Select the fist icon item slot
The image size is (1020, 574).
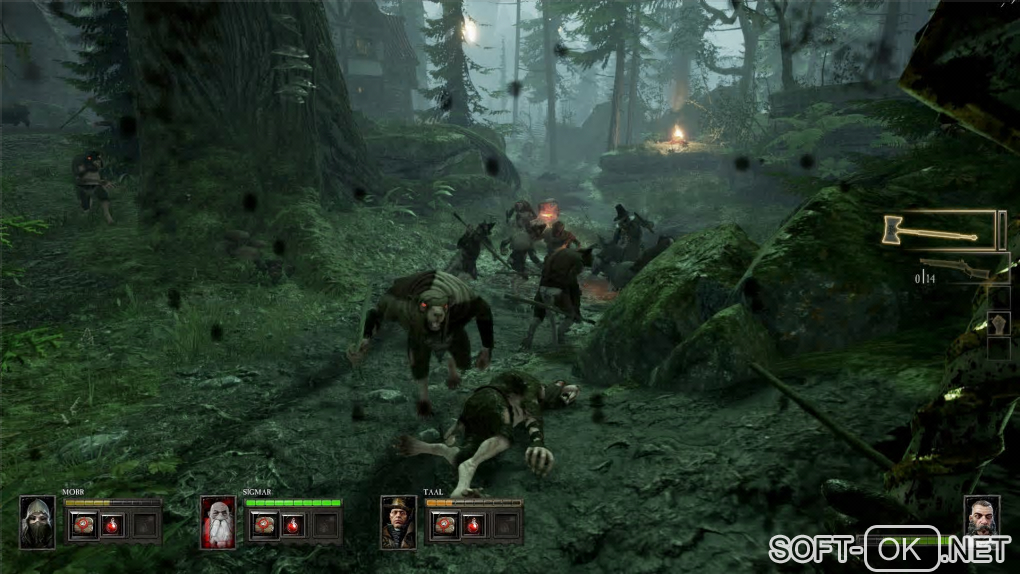[998, 324]
